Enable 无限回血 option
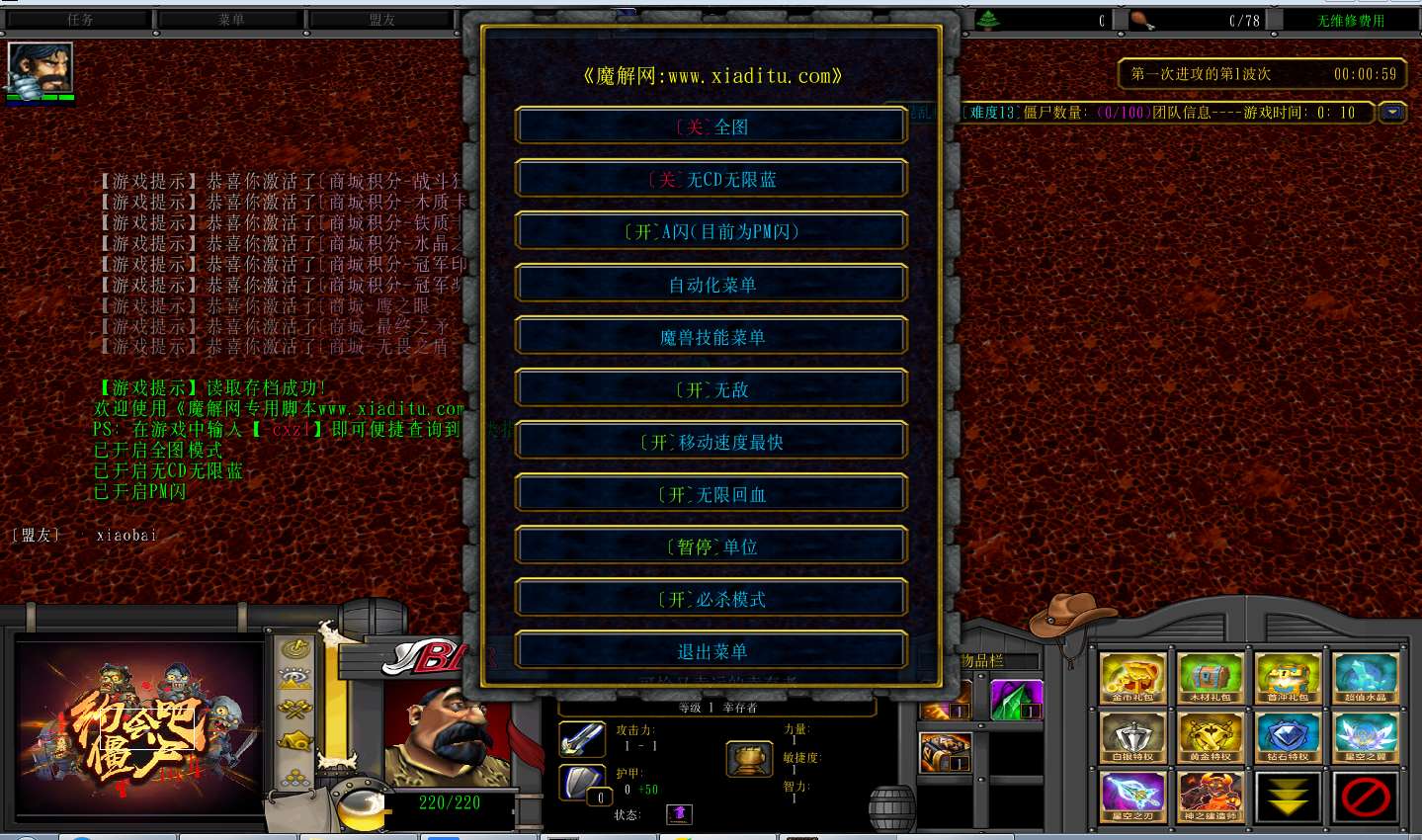This screenshot has height=840, width=1422. (711, 494)
